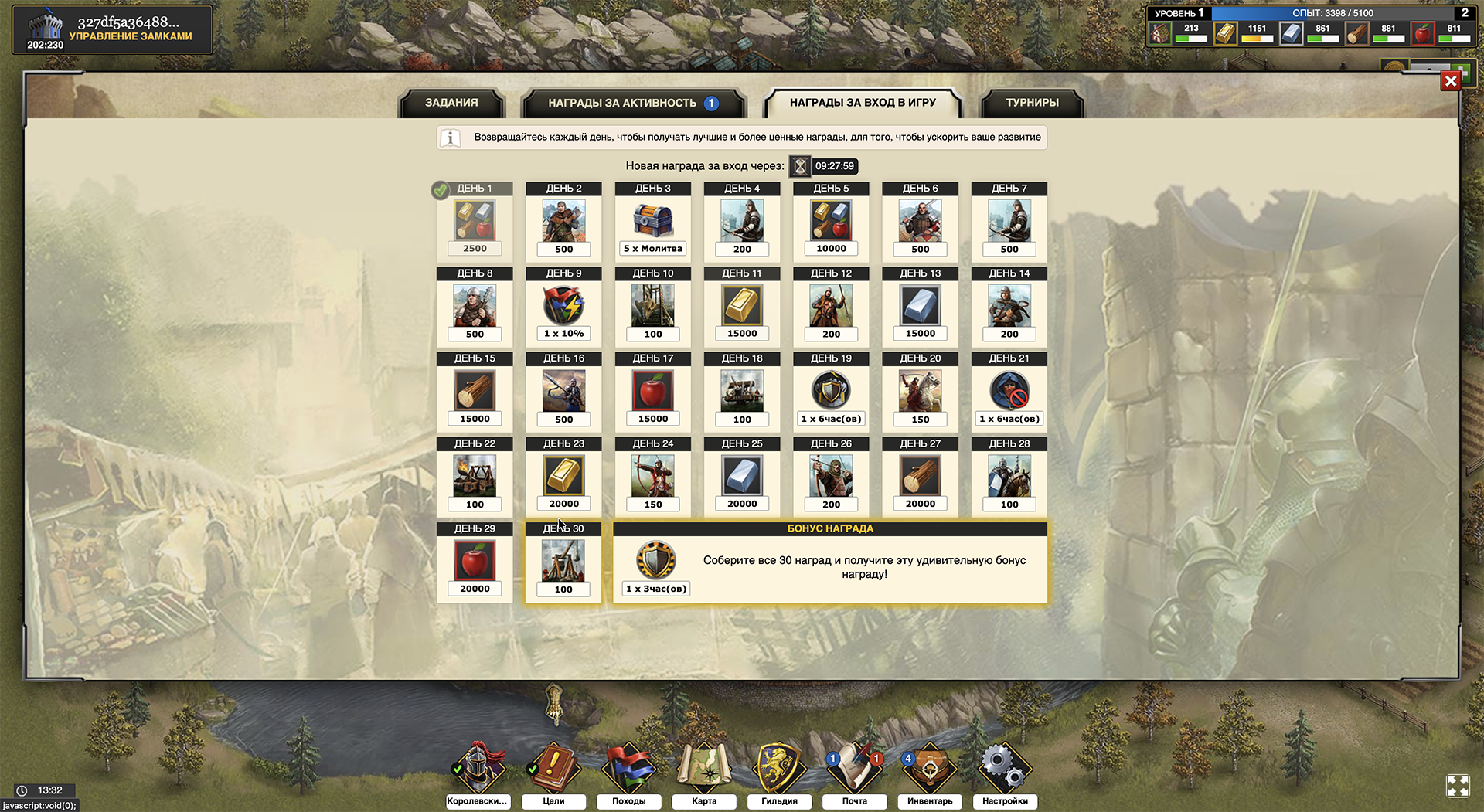Select the День 30 catapult reward tile

(563, 558)
